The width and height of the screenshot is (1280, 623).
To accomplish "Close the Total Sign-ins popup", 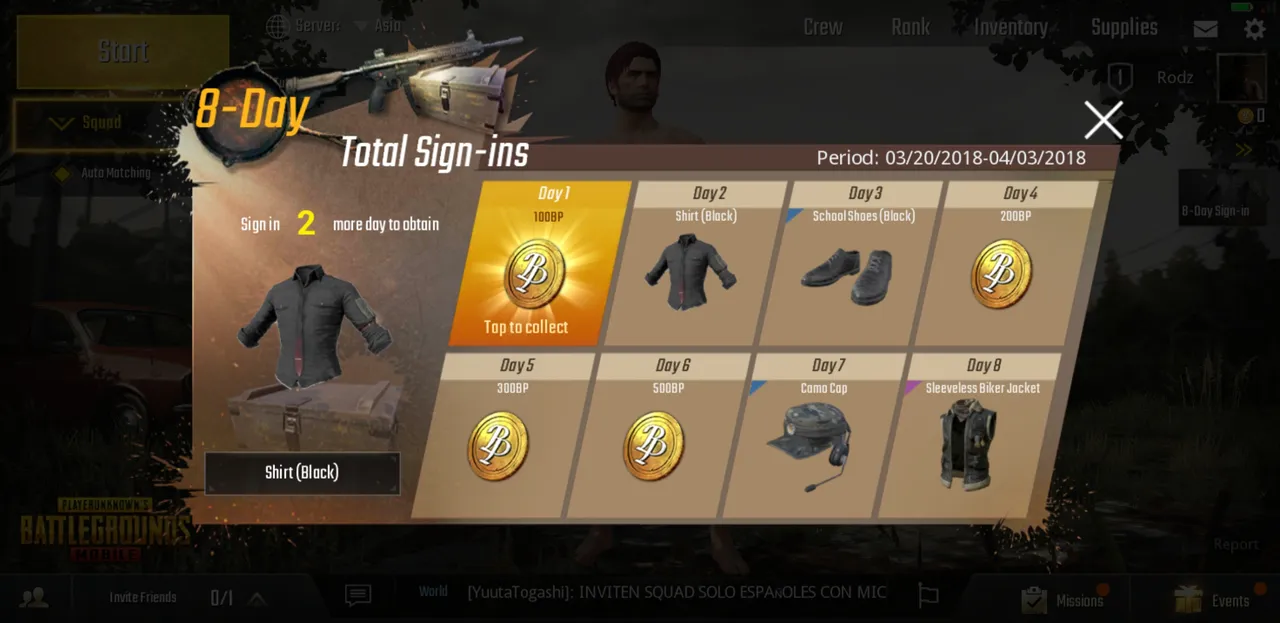I will (1103, 120).
